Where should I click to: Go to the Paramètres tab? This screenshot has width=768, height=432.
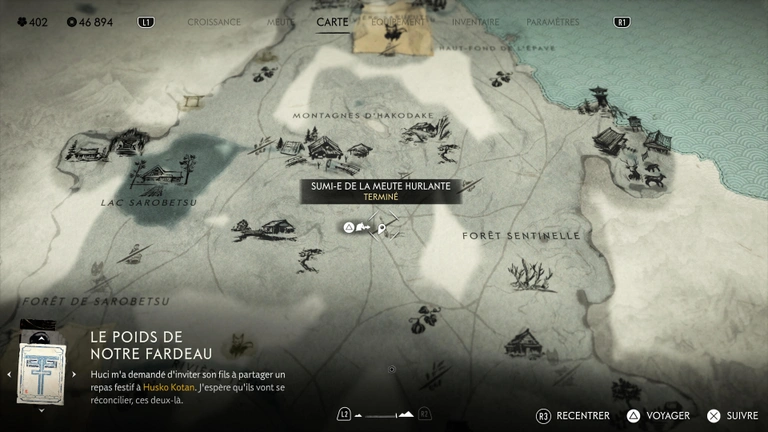tap(552, 22)
